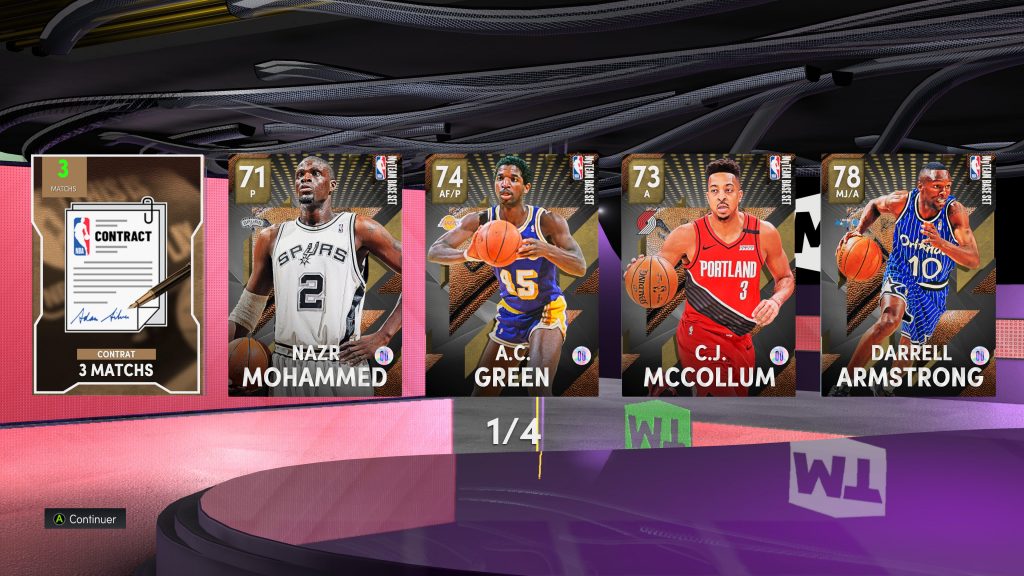This screenshot has width=1024, height=576.
Task: Select the 3 Matchs contract card
Action: click(118, 274)
